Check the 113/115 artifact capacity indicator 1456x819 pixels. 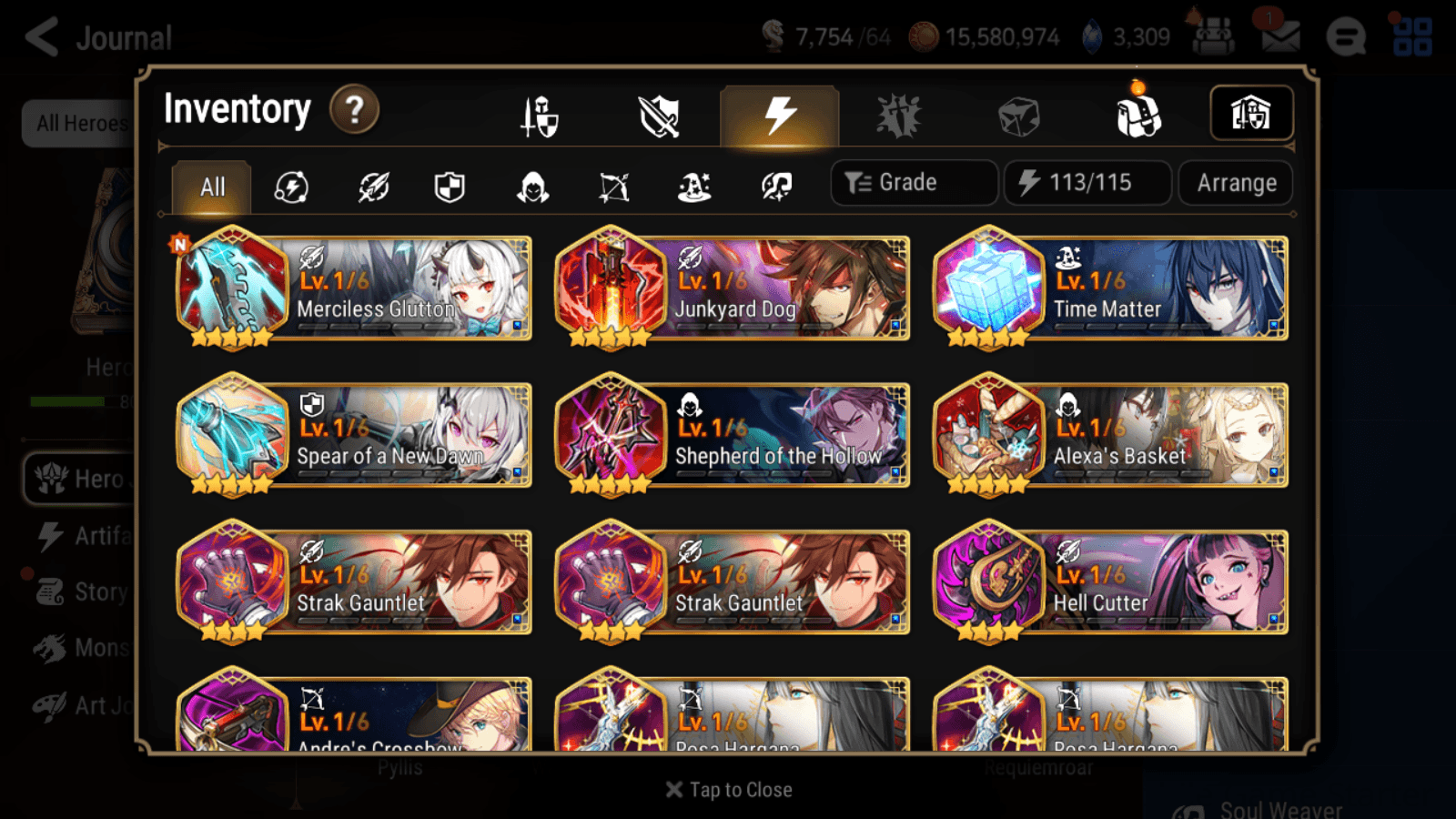click(1087, 182)
